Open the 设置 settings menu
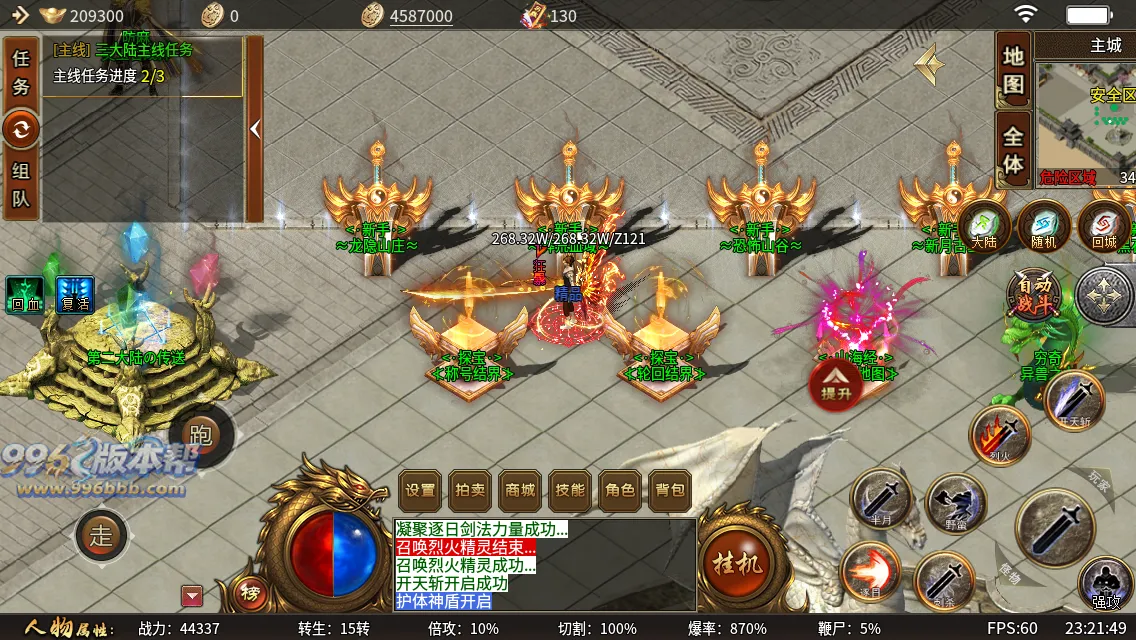1136x640 pixels. coord(420,490)
